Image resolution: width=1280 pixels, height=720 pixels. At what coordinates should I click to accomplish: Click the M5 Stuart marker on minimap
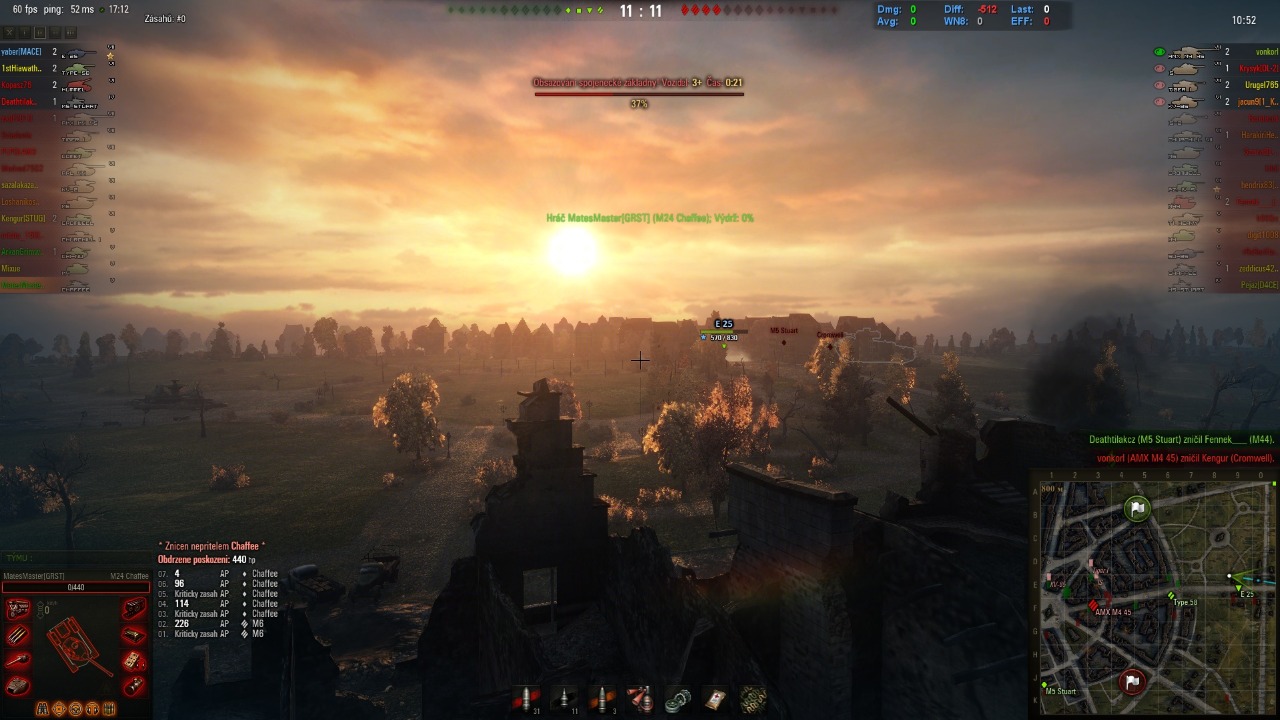1045,685
